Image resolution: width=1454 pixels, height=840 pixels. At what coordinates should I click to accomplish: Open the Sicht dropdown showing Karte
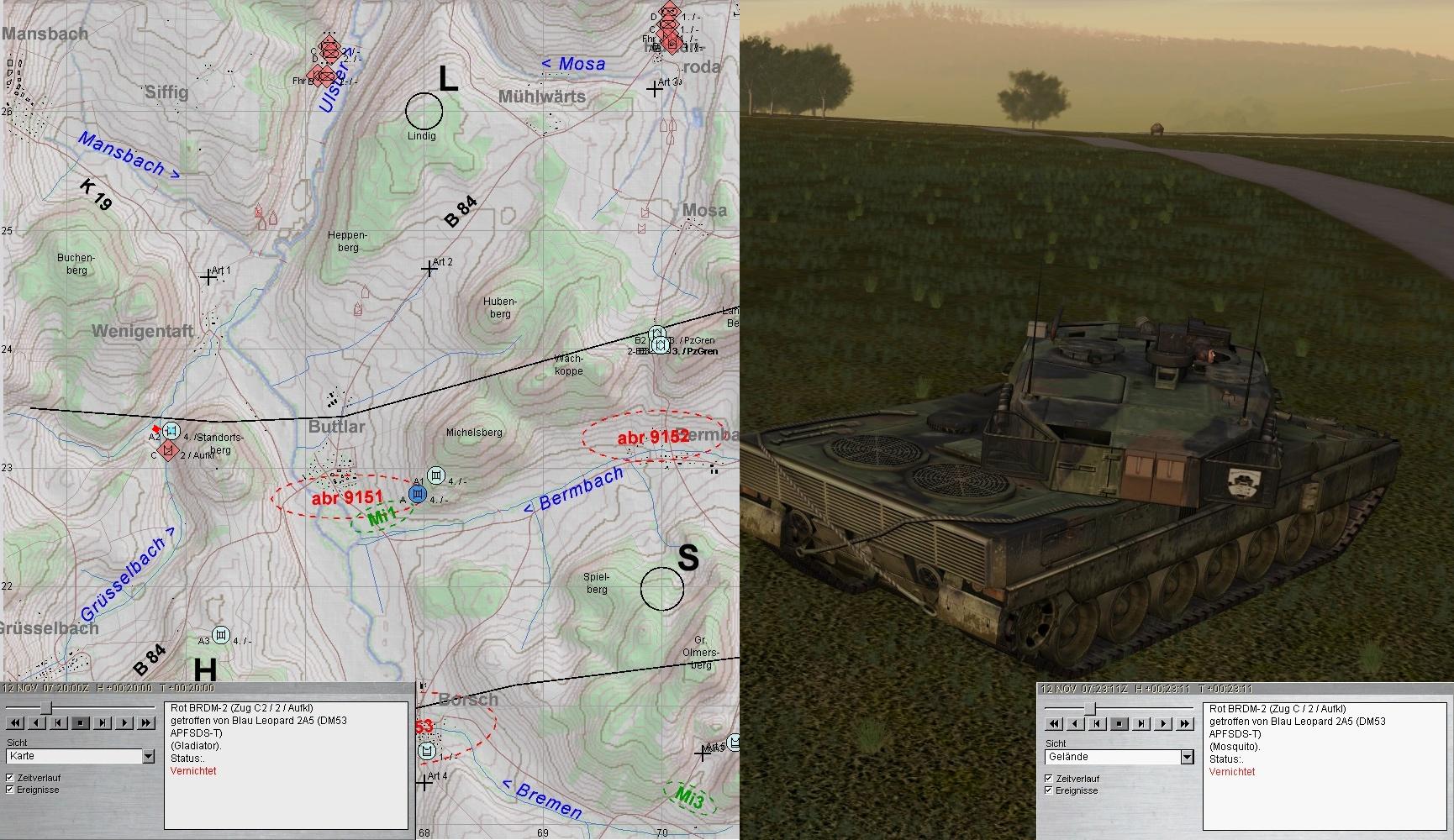[149, 757]
